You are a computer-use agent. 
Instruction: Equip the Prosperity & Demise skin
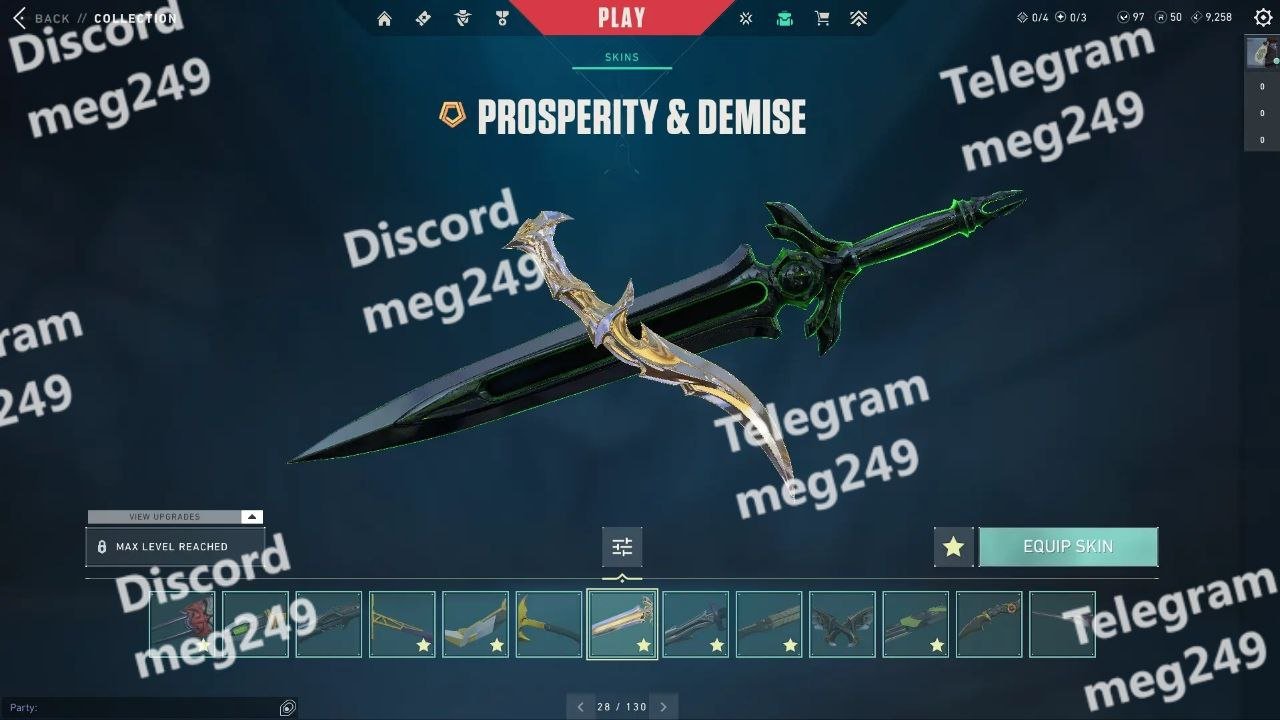click(x=1068, y=547)
